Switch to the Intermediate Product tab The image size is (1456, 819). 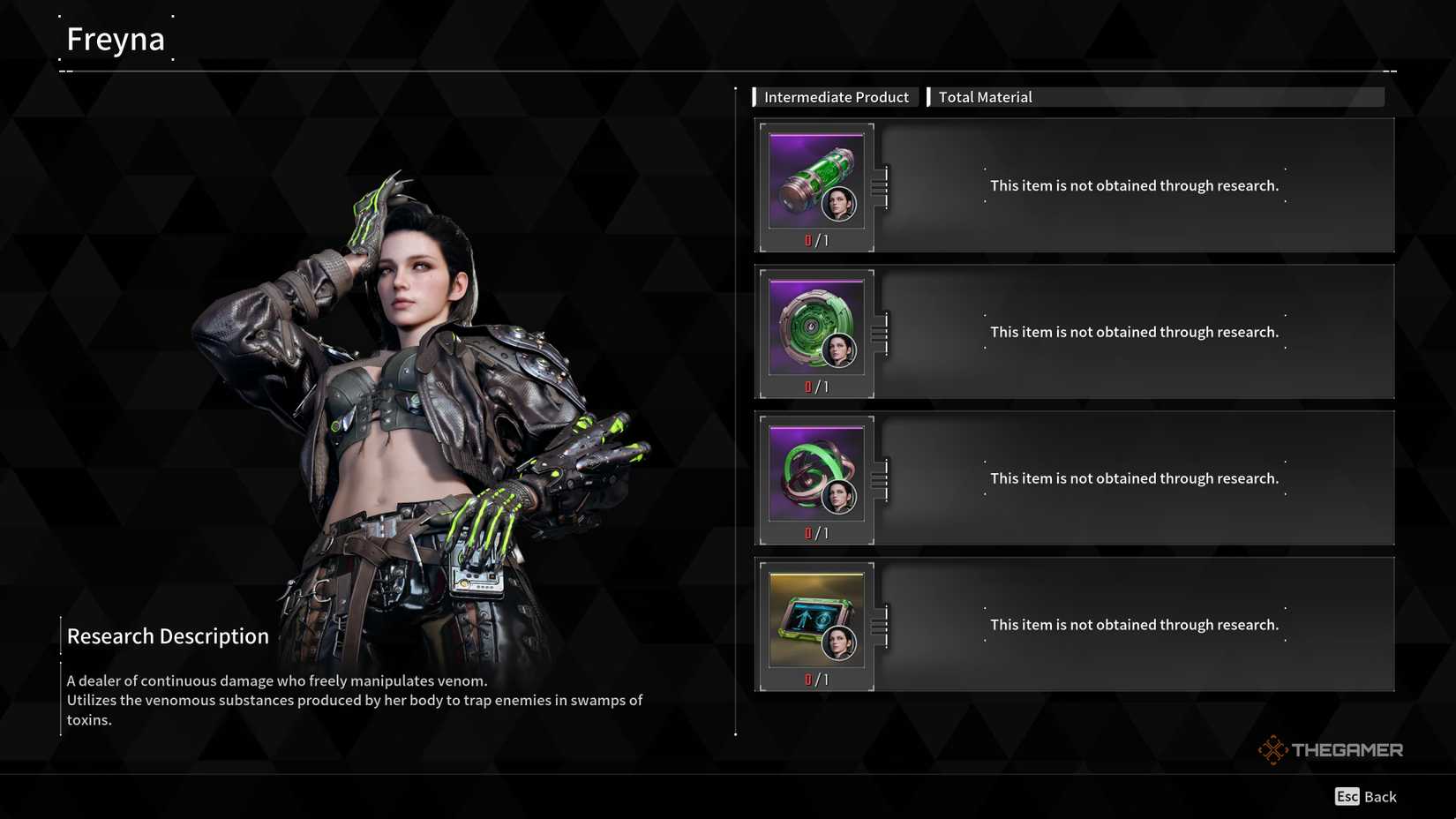835,97
